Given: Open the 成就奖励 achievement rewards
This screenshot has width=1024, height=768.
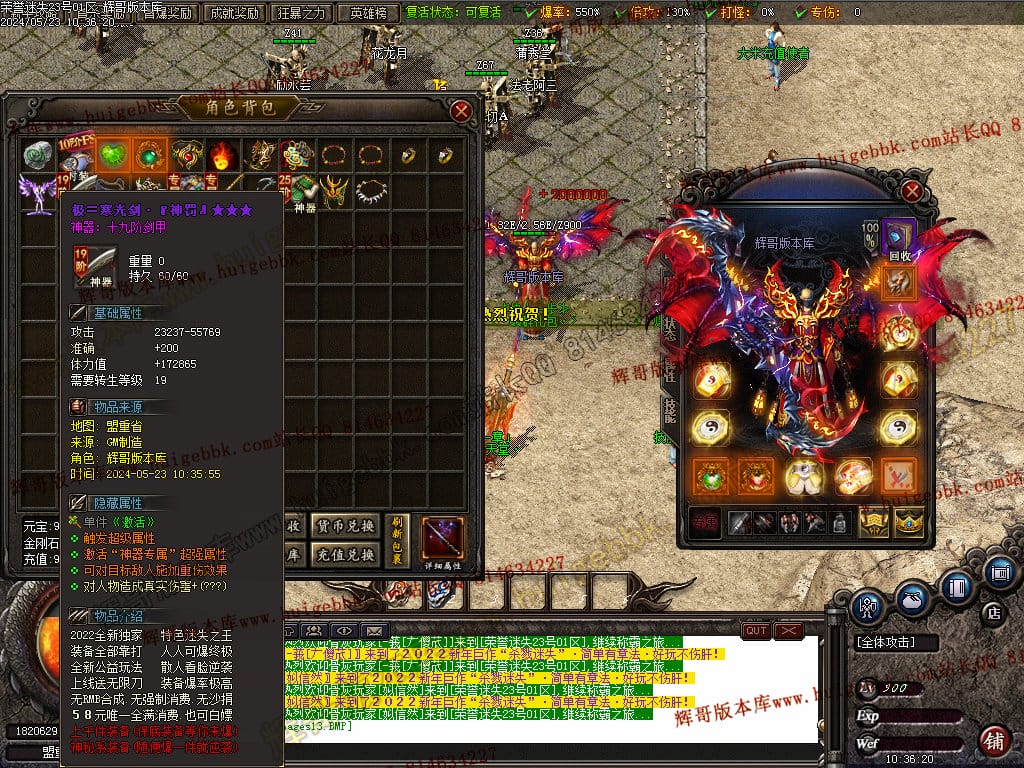Looking at the screenshot, I should point(231,13).
